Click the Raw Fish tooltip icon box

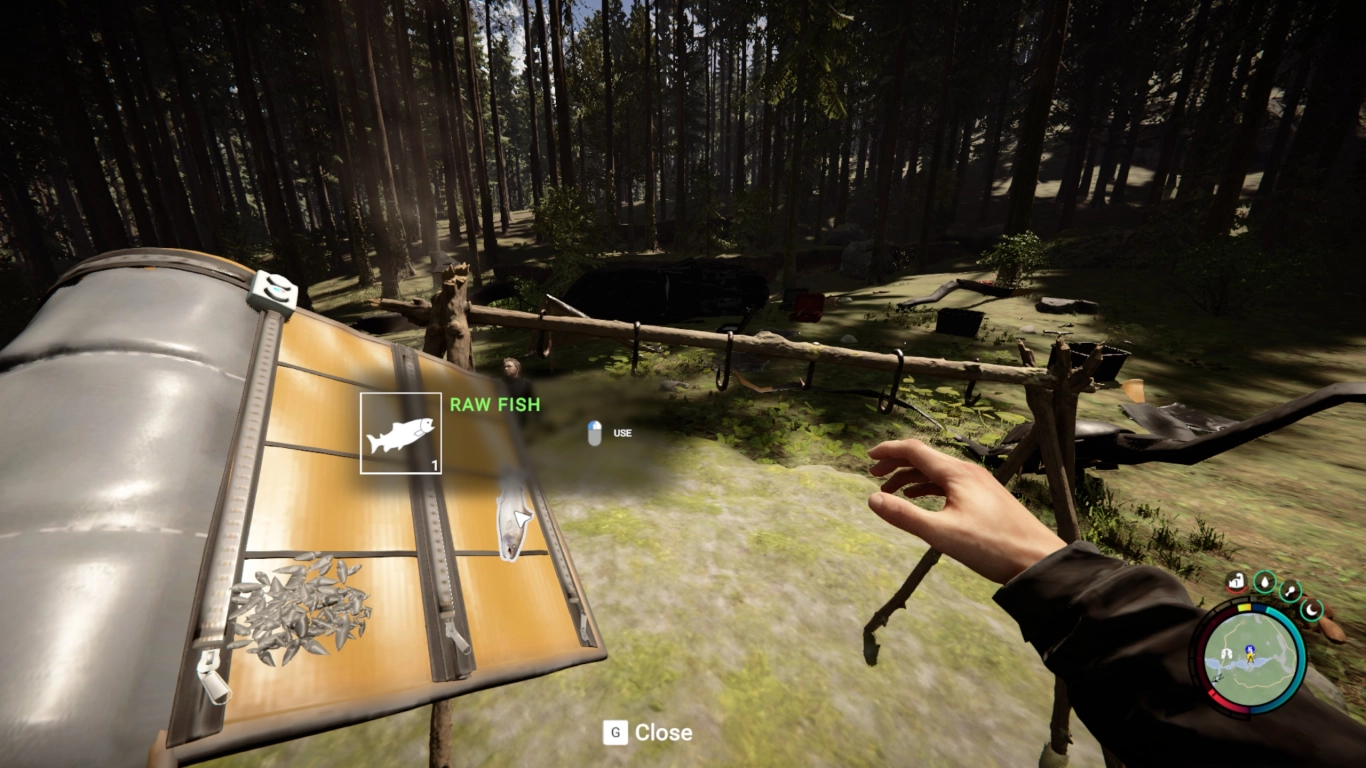tap(401, 433)
